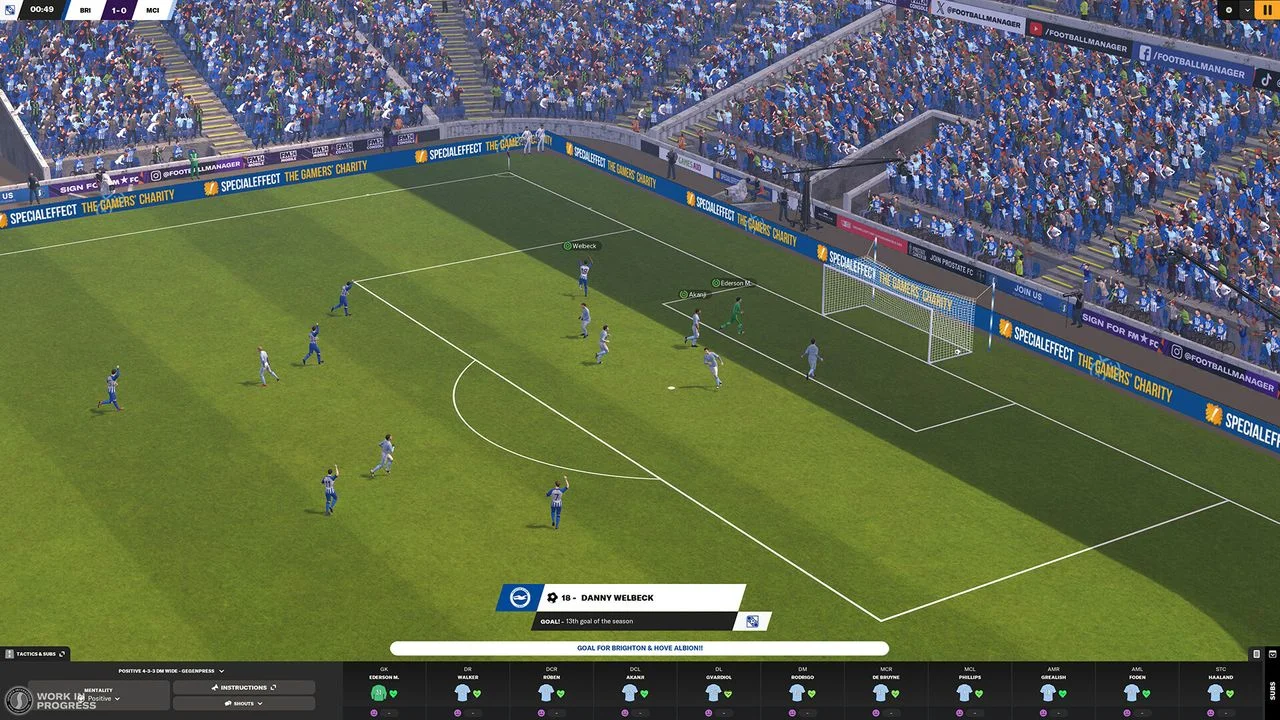
Task: Click the Brighton club badge on goal banner
Action: pyautogui.click(x=521, y=597)
